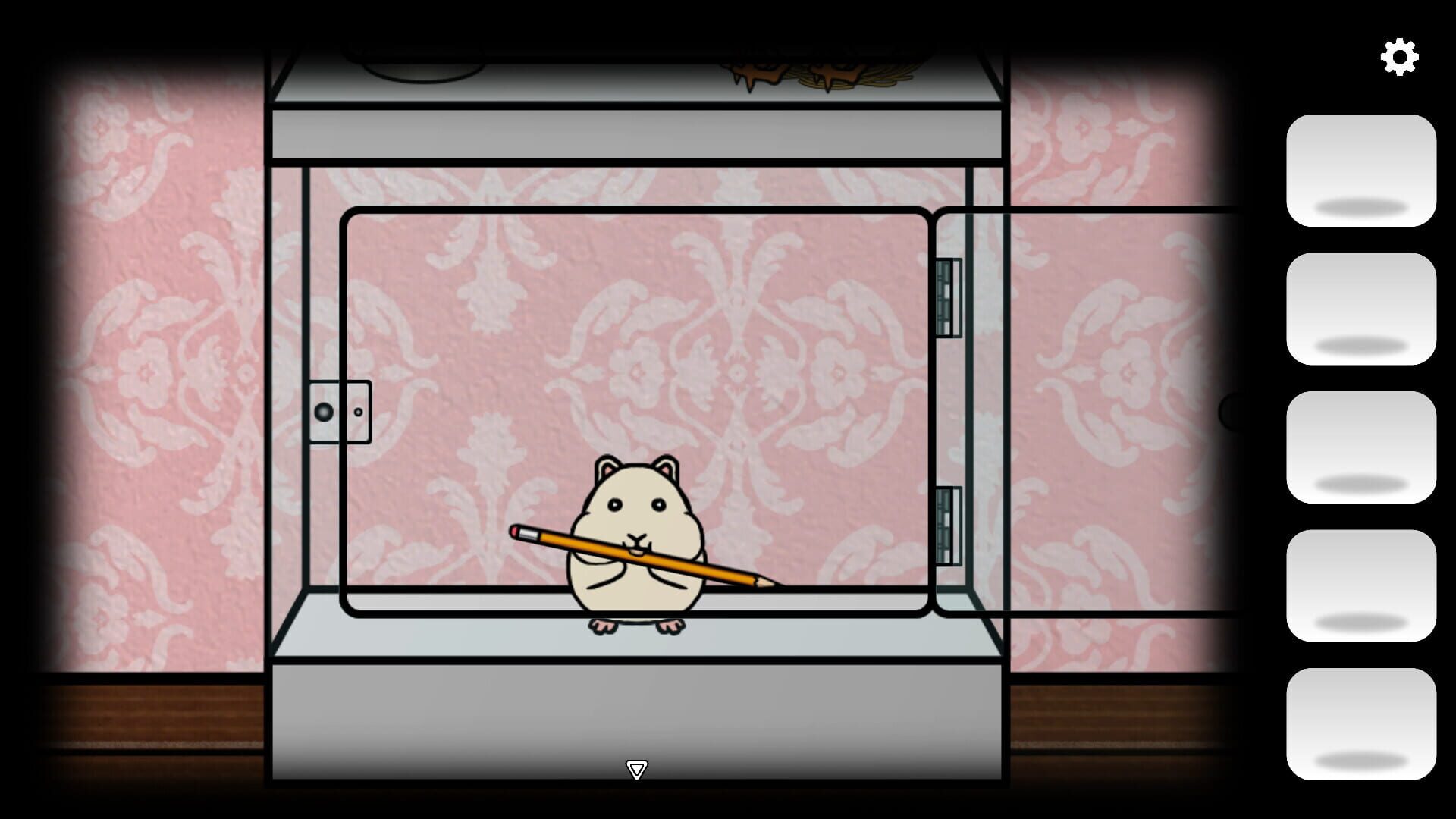Select the middle inventory slot
Screen dimensions: 1456x819
tap(1362, 447)
